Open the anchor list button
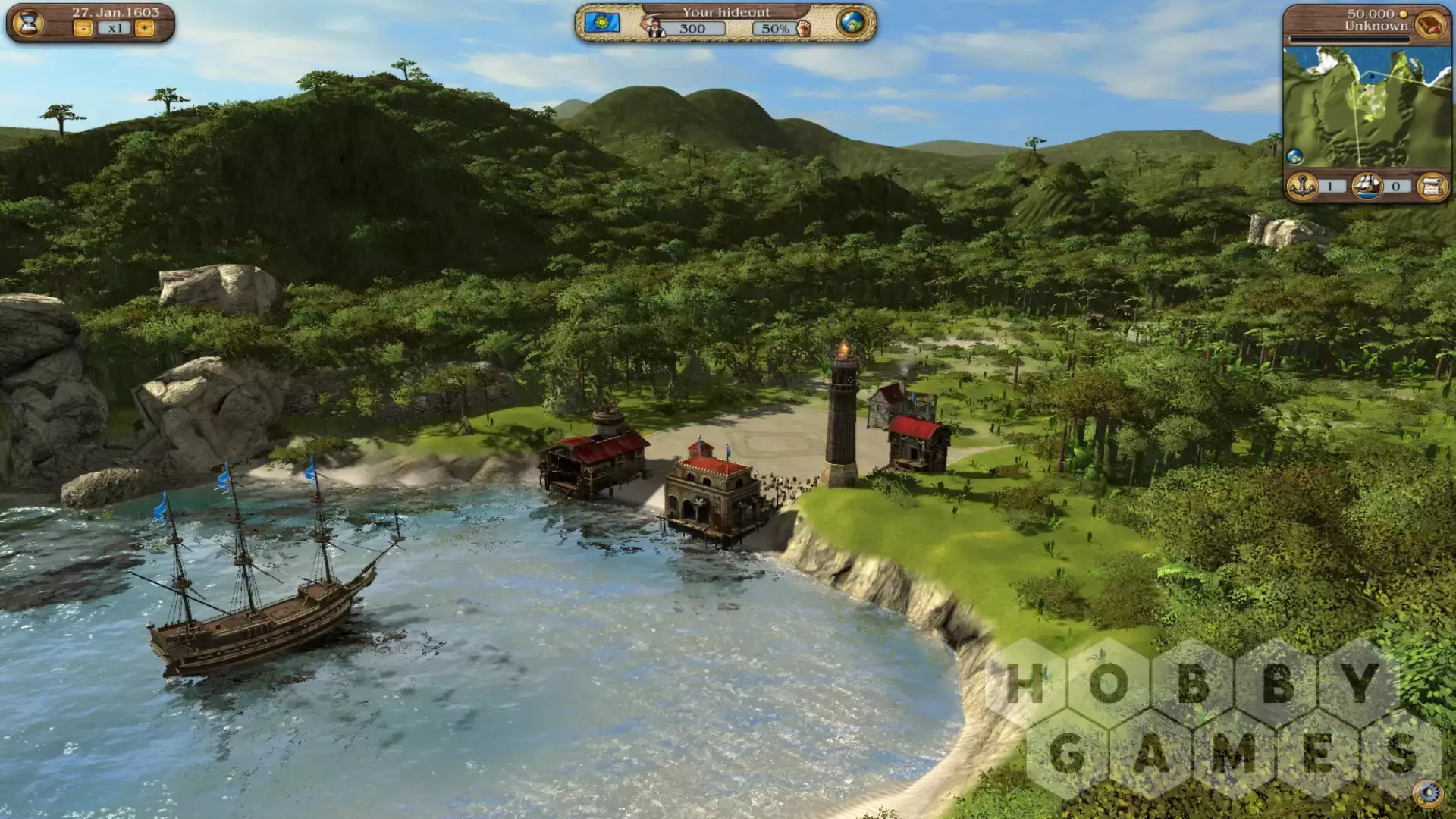 point(1302,186)
